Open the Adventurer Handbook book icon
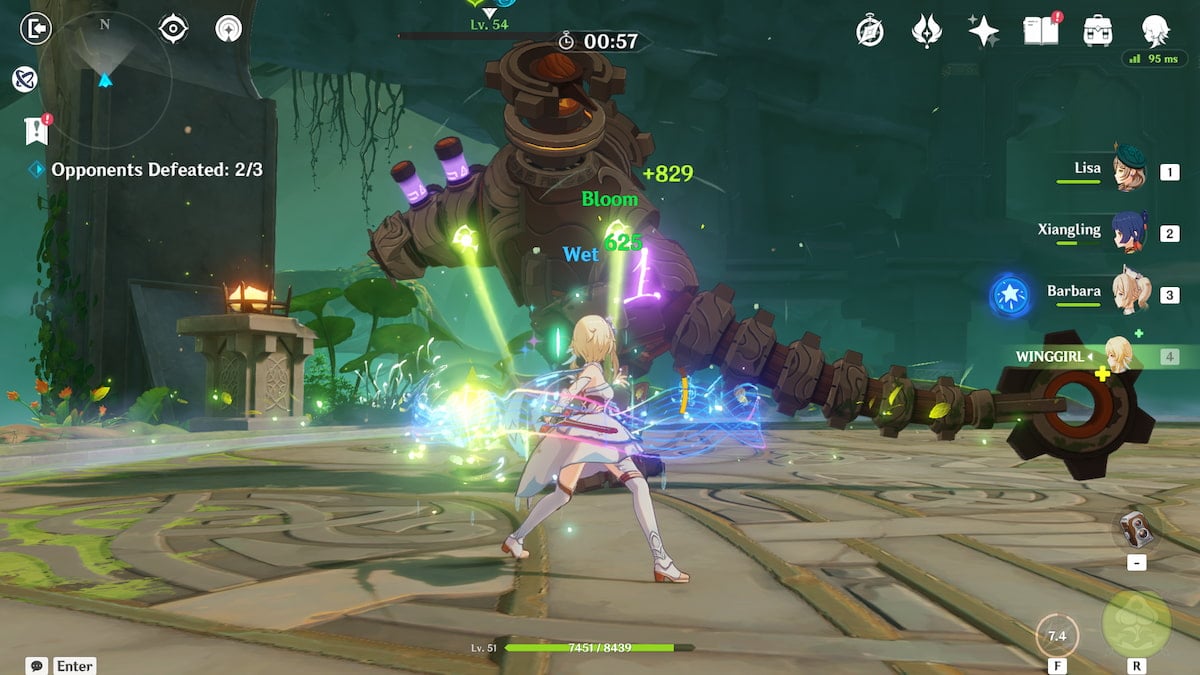 click(x=1039, y=31)
